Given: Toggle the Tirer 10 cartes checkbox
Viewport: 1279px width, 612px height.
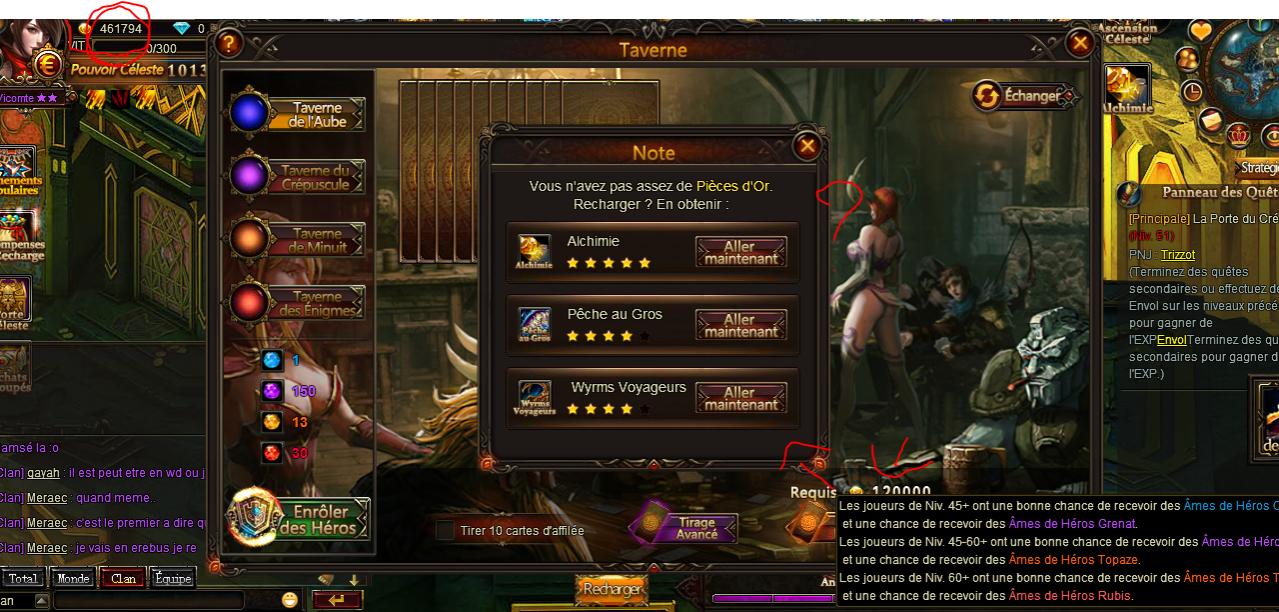Looking at the screenshot, I should pos(445,531).
